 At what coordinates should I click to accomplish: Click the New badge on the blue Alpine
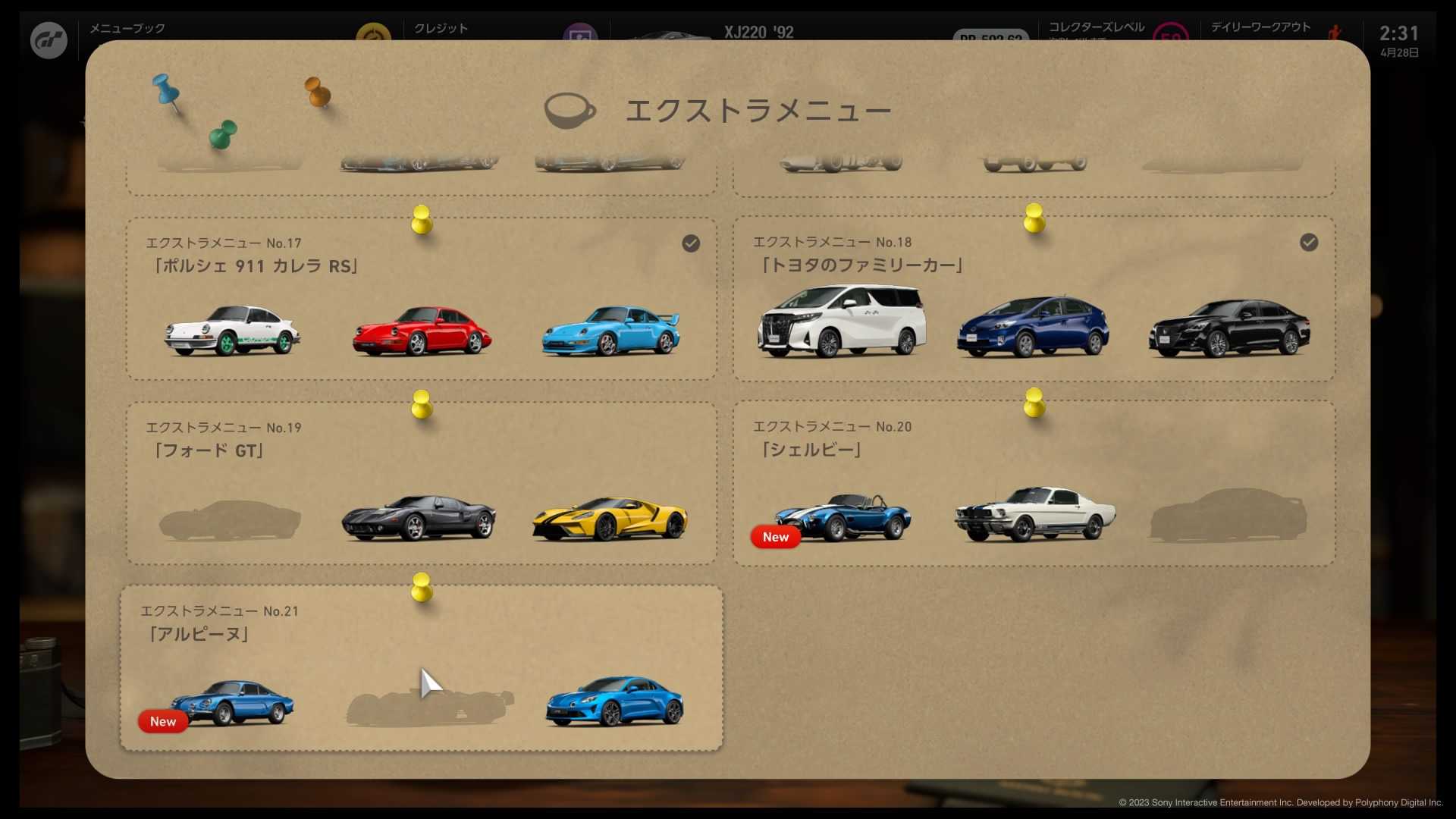click(162, 721)
